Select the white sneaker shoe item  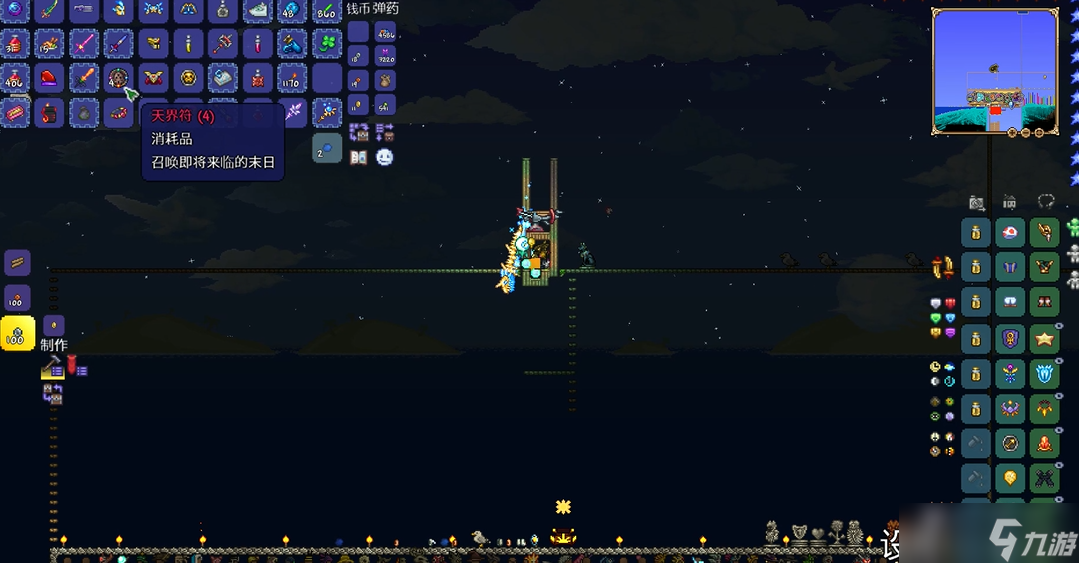pyautogui.click(x=258, y=10)
